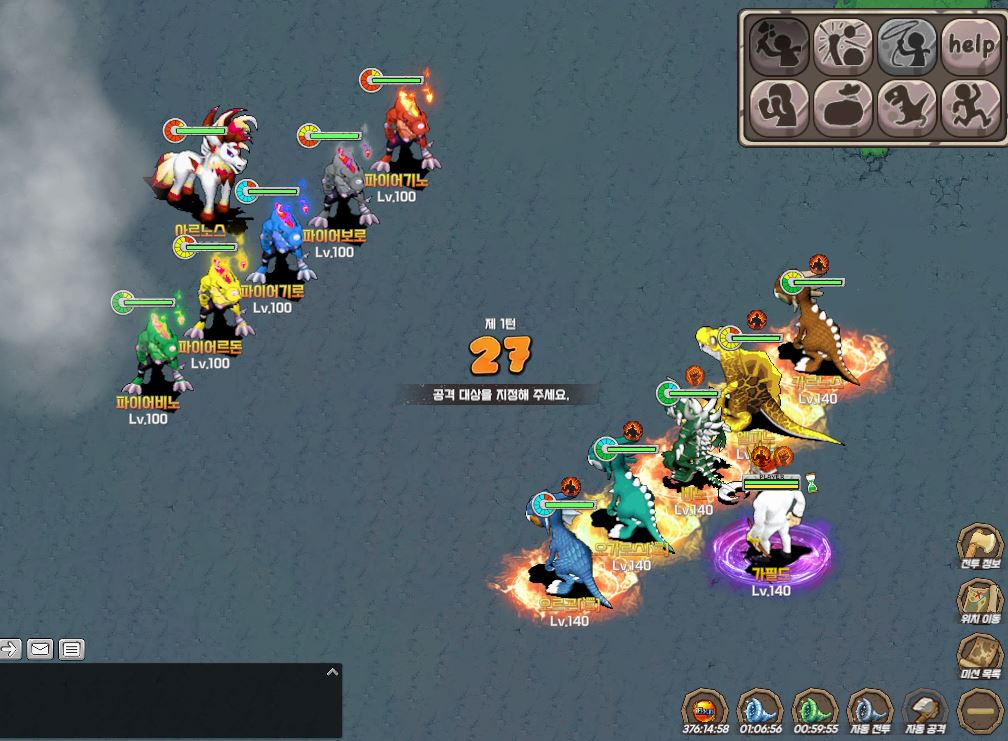This screenshot has height=741, width=1008.
Task: Click the arrow button beside the mail icon
Action: coord(10,650)
